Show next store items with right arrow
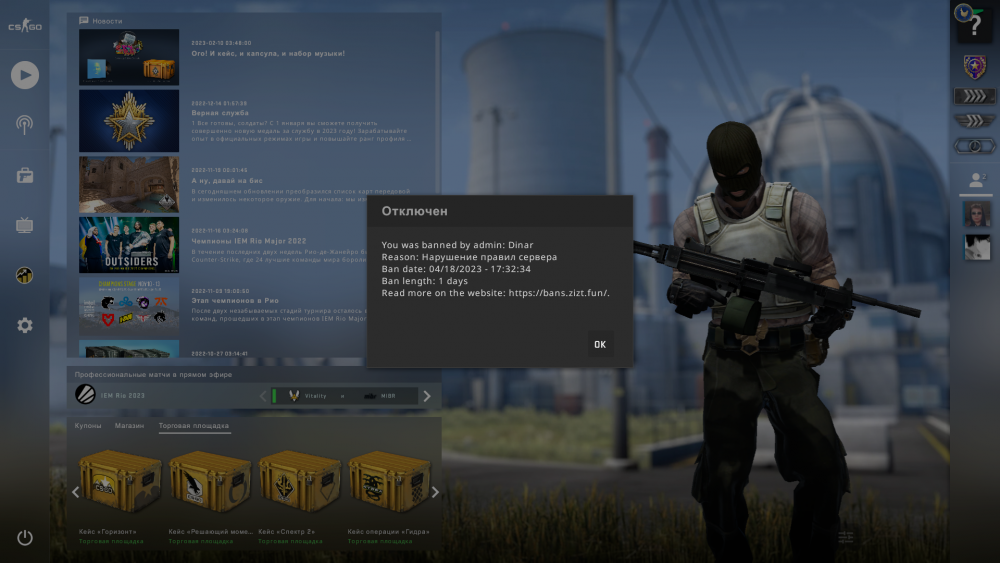 click(x=434, y=492)
